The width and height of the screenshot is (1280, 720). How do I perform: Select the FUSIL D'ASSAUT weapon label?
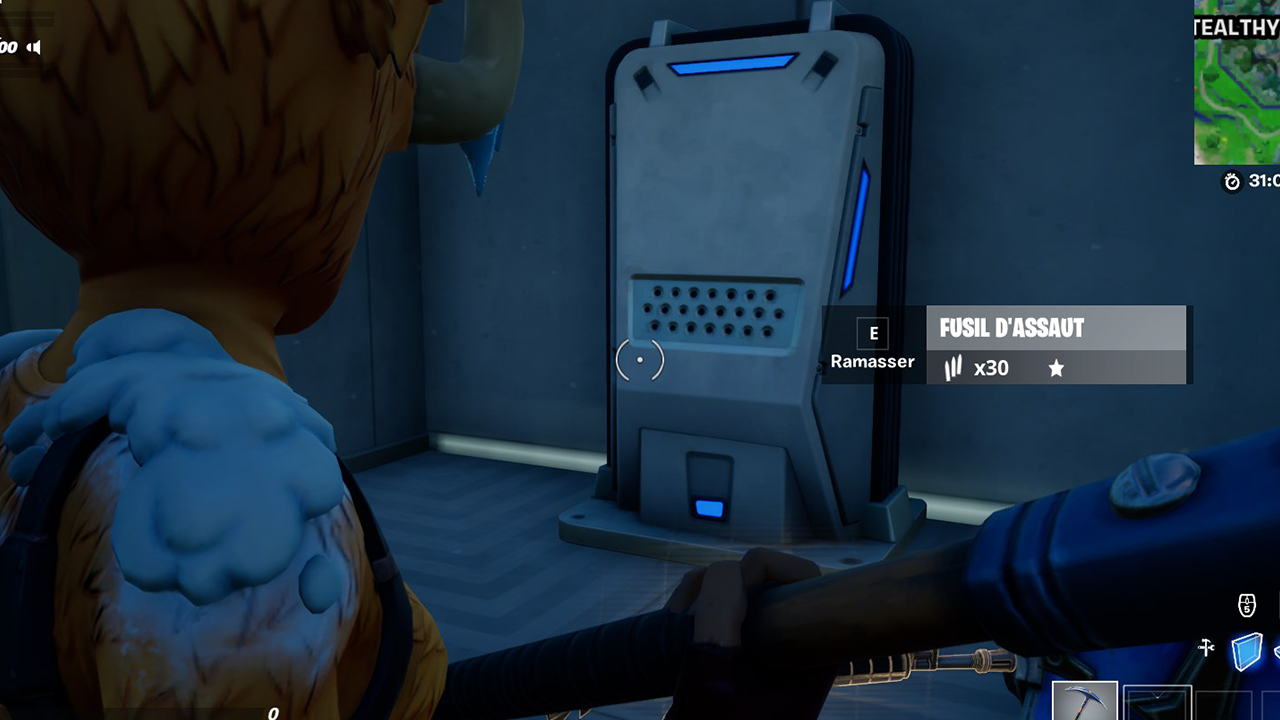point(1012,328)
